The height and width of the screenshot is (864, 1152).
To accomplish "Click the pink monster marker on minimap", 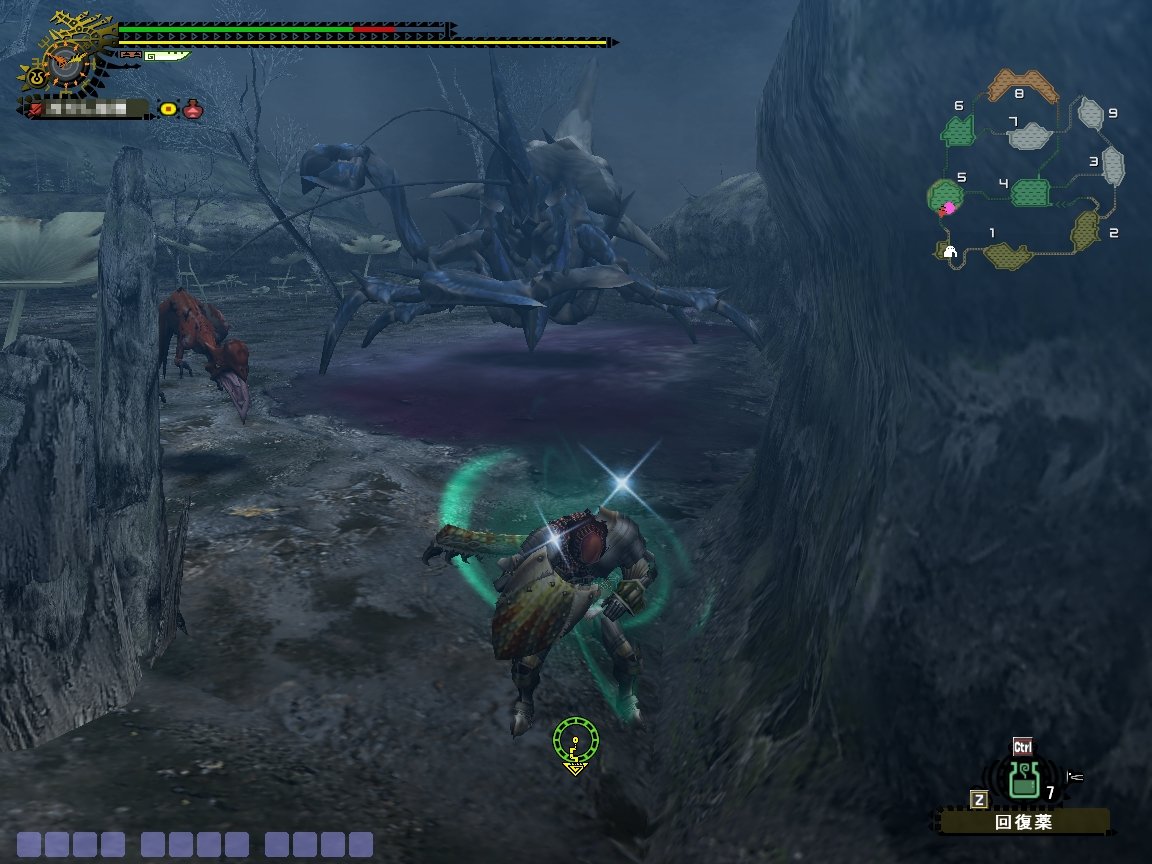I will pos(949,208).
